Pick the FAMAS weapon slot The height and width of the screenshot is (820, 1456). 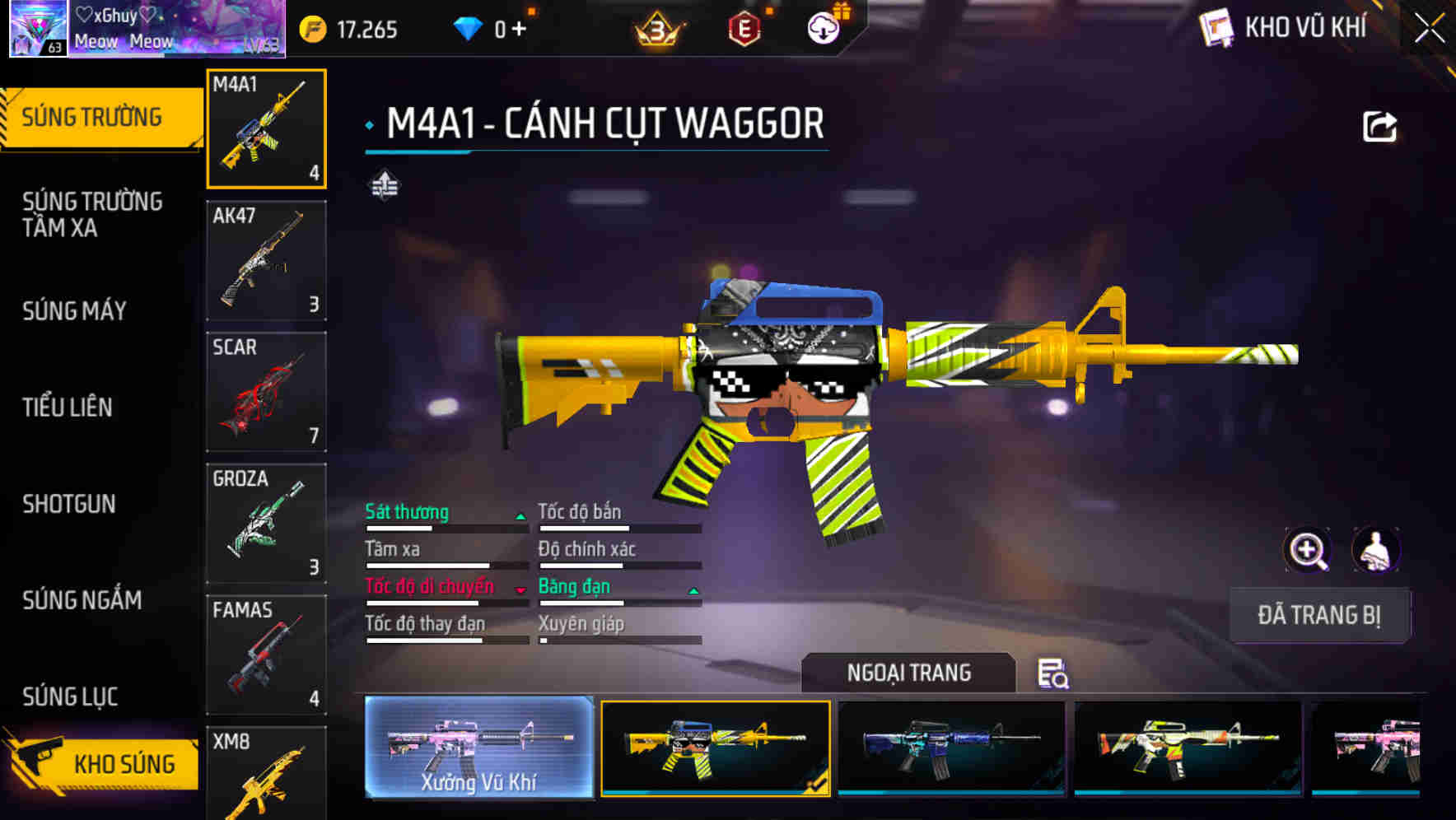[x=266, y=655]
